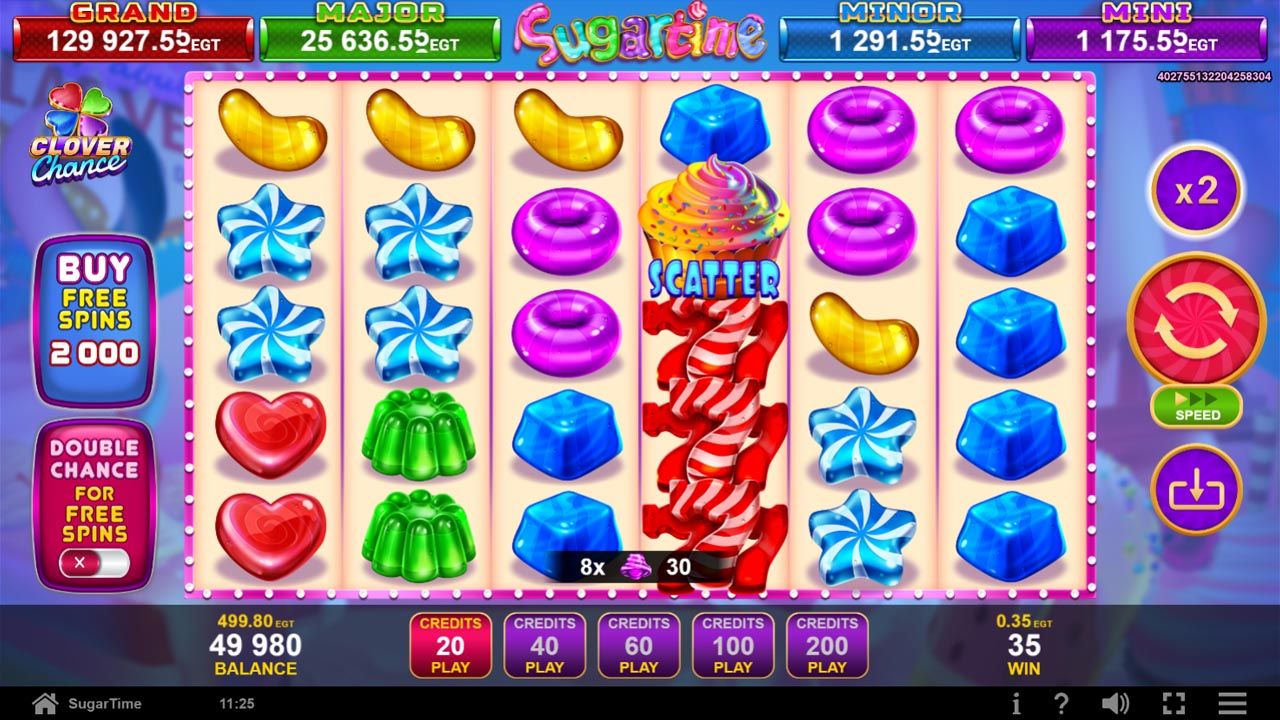Viewport: 1280px width, 720px height.
Task: Play with 20 credits
Action: [450, 645]
